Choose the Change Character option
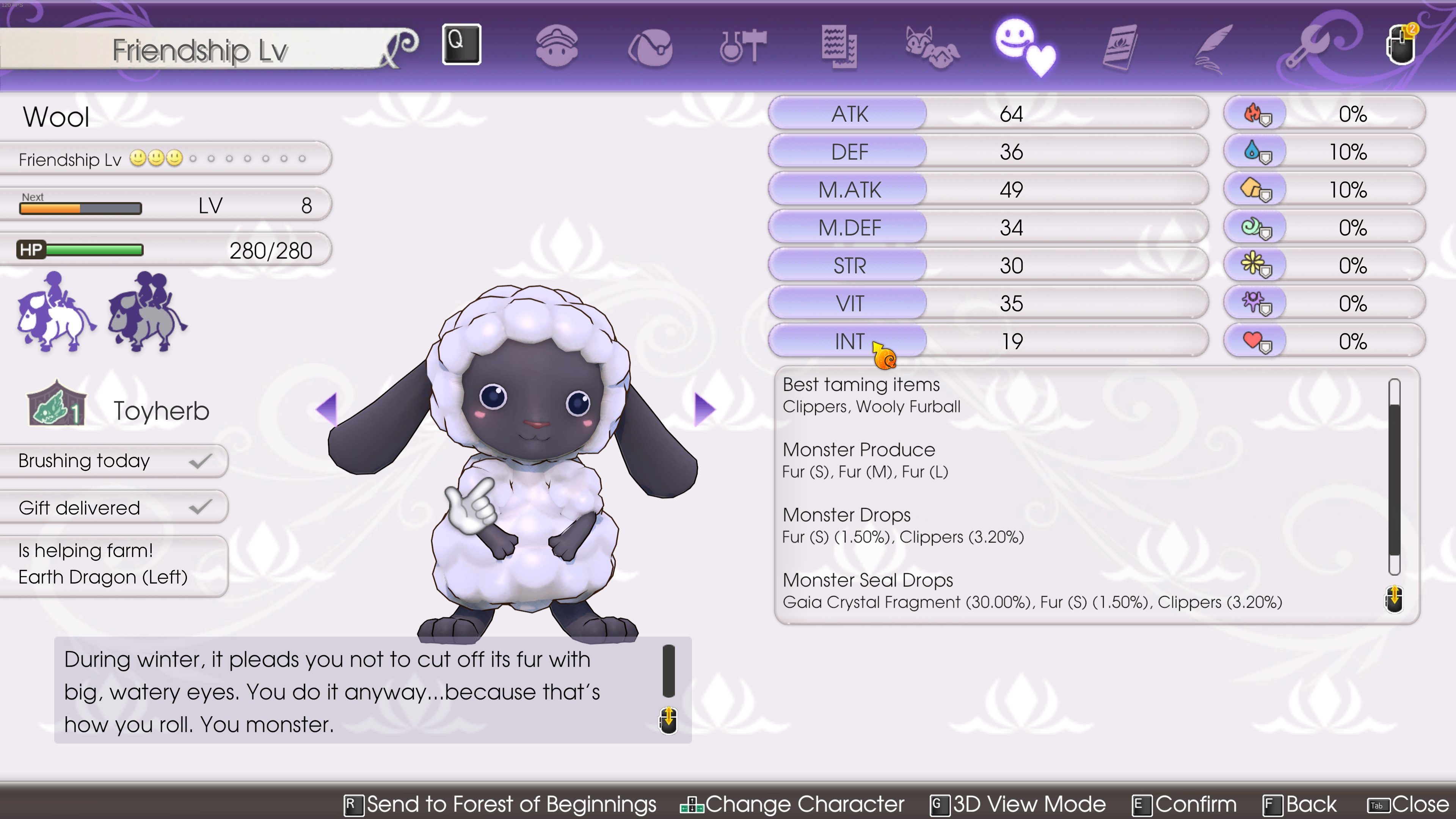The width and height of the screenshot is (1456, 819). (x=792, y=804)
